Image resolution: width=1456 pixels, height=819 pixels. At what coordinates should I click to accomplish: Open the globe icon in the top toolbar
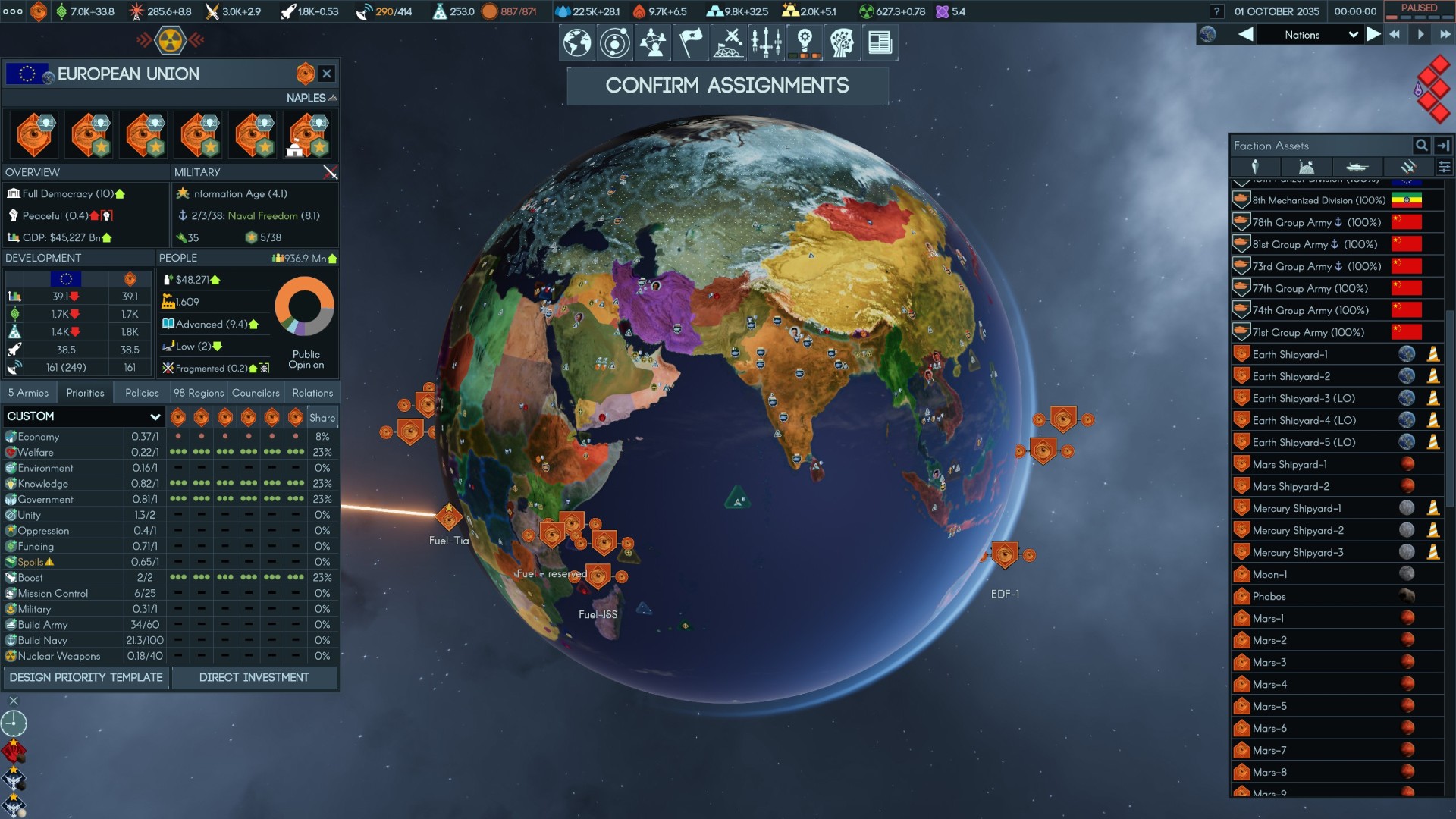(577, 42)
